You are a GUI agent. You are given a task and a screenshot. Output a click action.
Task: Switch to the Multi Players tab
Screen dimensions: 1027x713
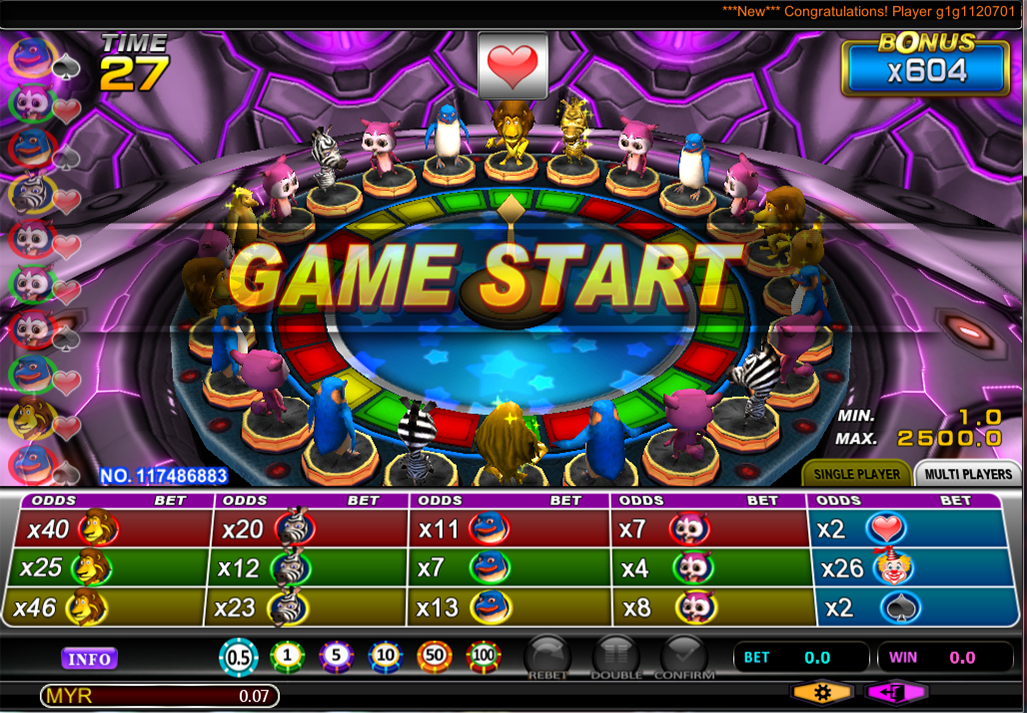(x=968, y=473)
